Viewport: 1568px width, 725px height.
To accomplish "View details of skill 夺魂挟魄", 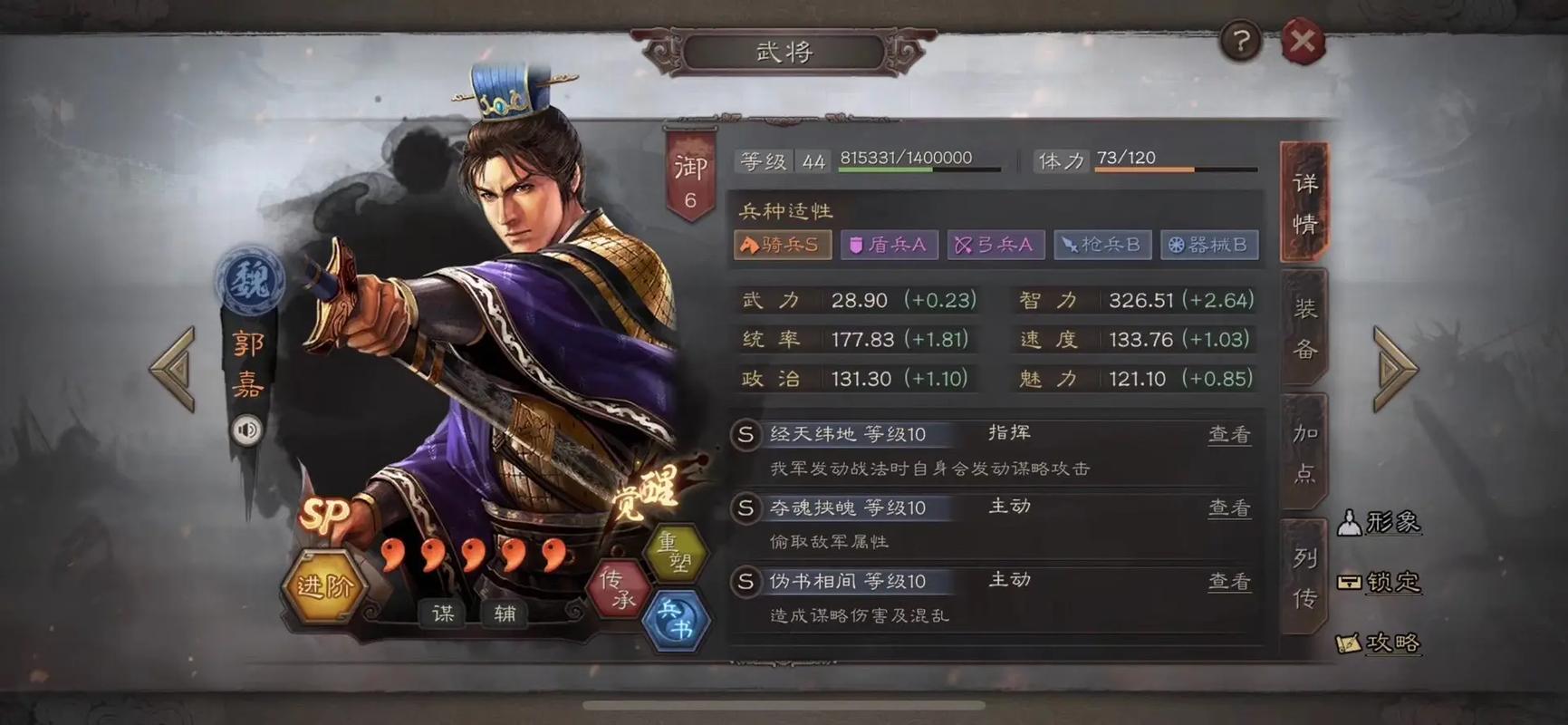I will point(1228,508).
